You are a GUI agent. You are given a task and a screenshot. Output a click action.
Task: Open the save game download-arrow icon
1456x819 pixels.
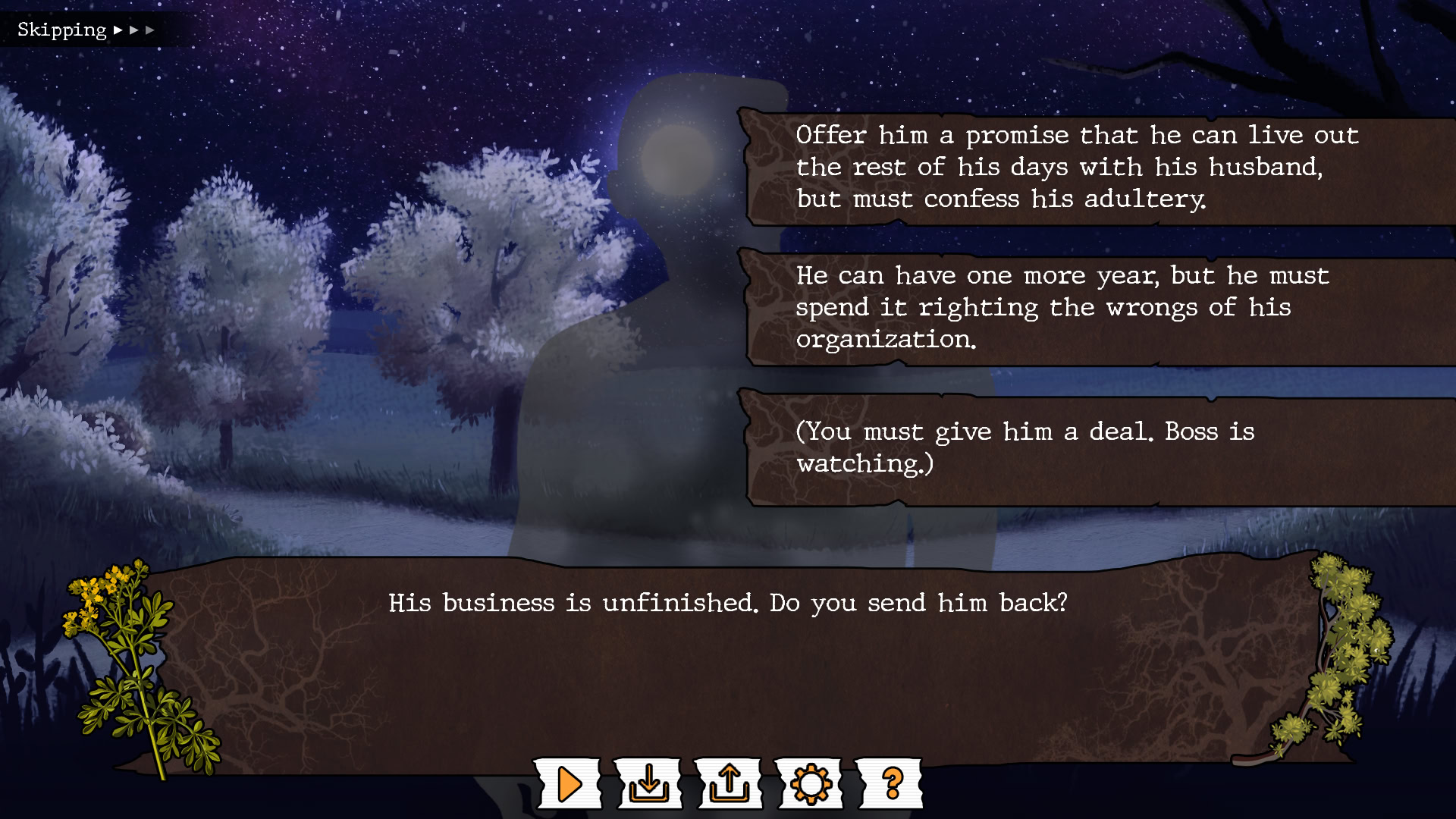649,784
